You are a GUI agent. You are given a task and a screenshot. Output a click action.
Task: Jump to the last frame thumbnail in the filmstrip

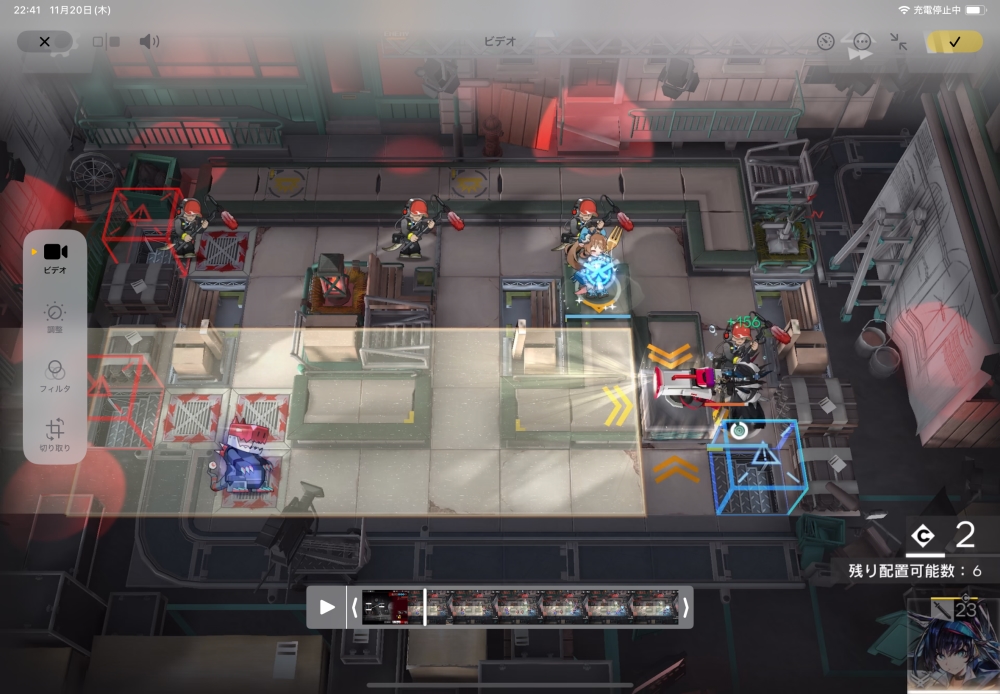click(655, 607)
